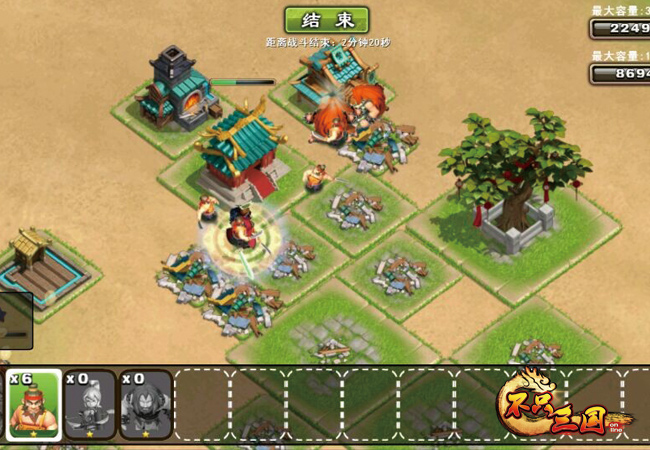Select the red-headband warrior troop card
The height and width of the screenshot is (450, 650).
pos(35,405)
